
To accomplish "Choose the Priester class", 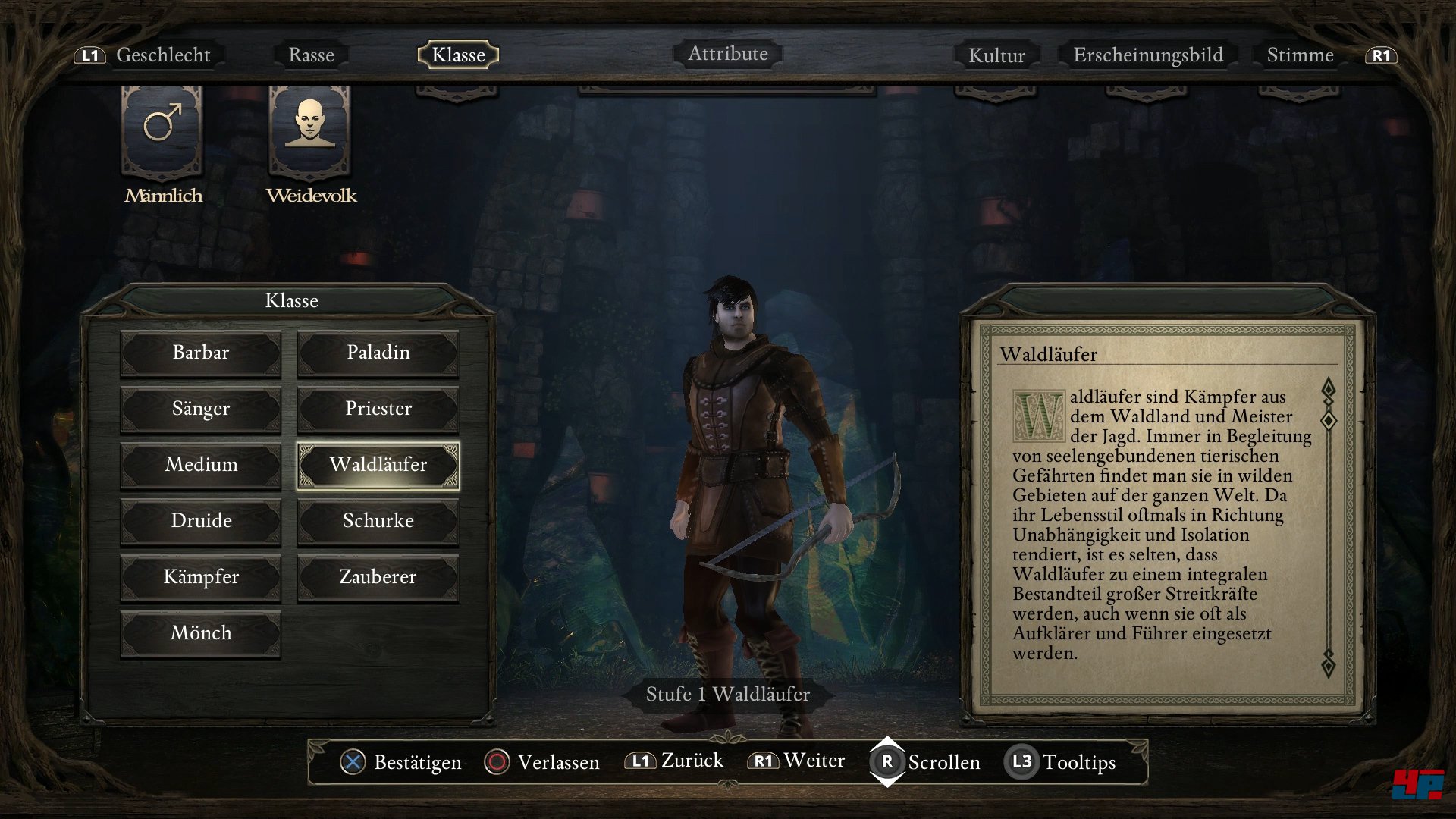I will coord(378,409).
